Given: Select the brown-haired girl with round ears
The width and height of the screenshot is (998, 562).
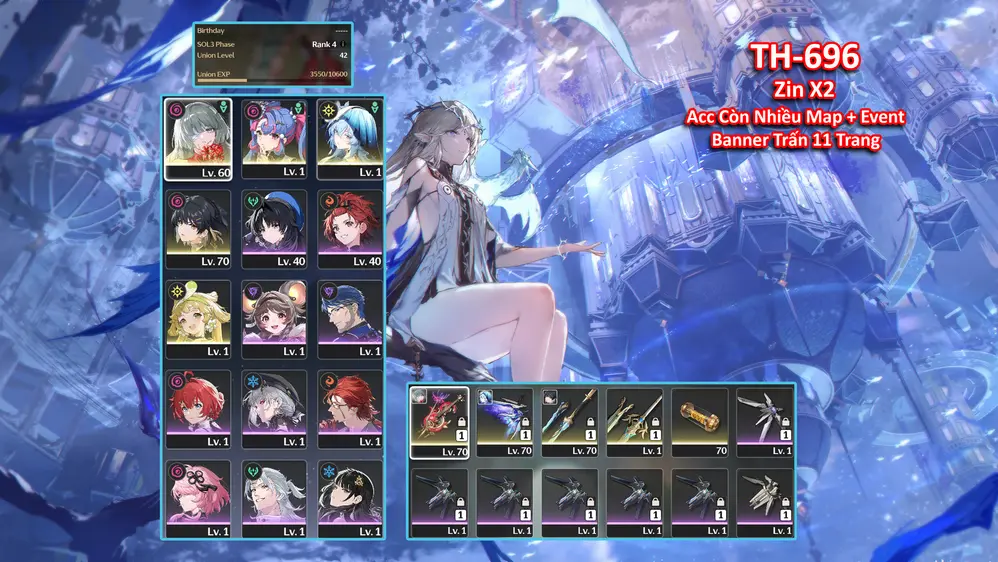Looking at the screenshot, I should [273, 318].
